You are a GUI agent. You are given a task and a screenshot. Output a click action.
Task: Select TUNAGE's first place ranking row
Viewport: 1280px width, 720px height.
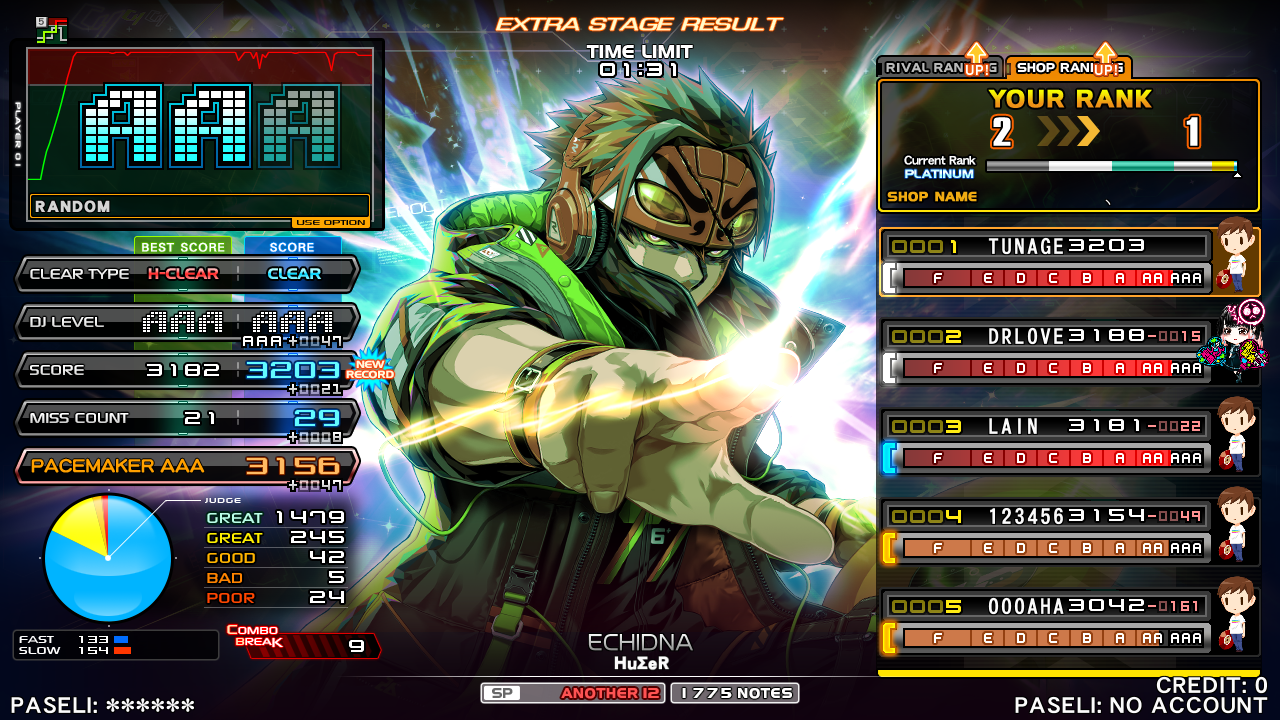click(x=1048, y=262)
